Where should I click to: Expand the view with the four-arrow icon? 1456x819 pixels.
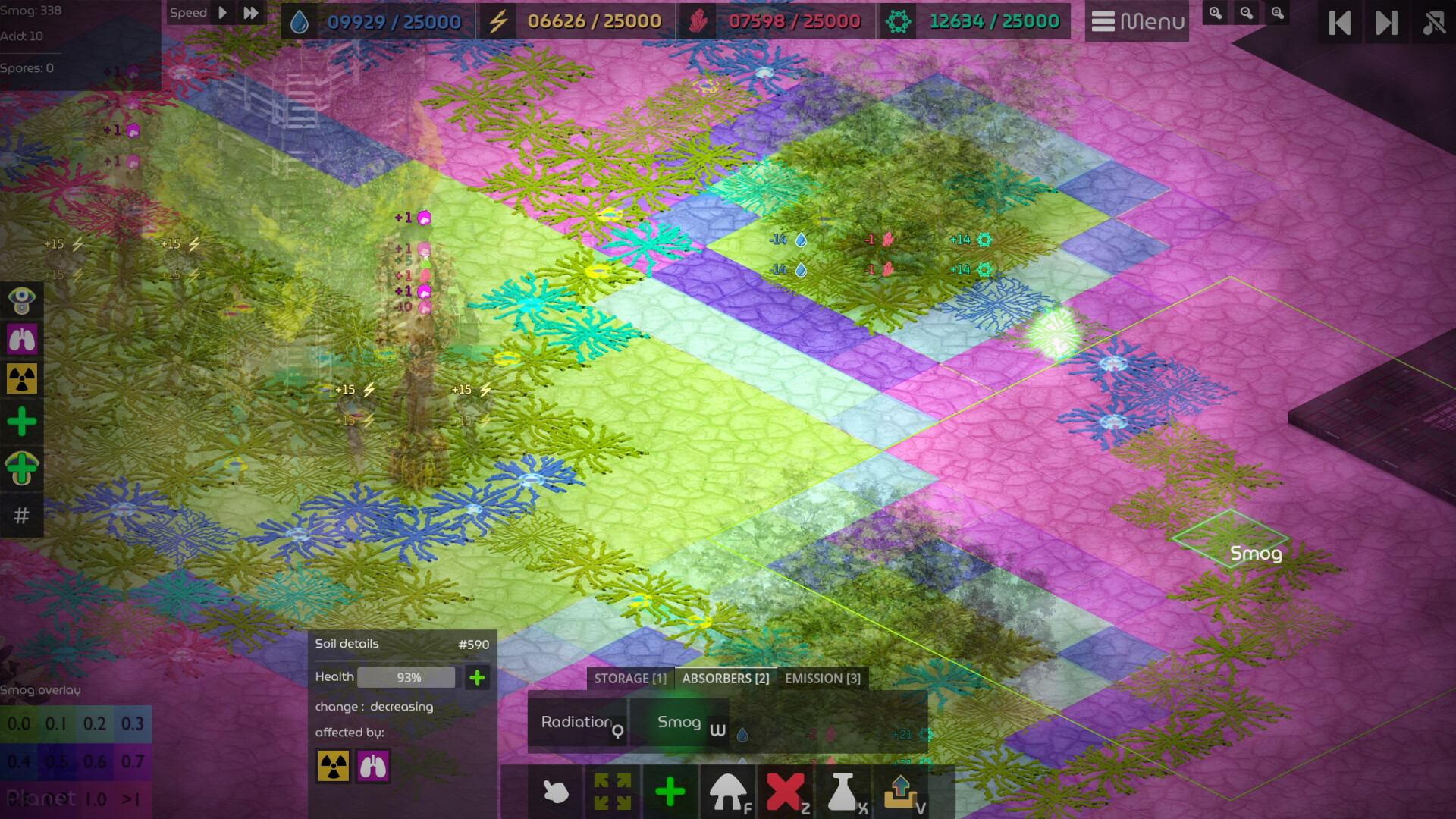pos(612,792)
